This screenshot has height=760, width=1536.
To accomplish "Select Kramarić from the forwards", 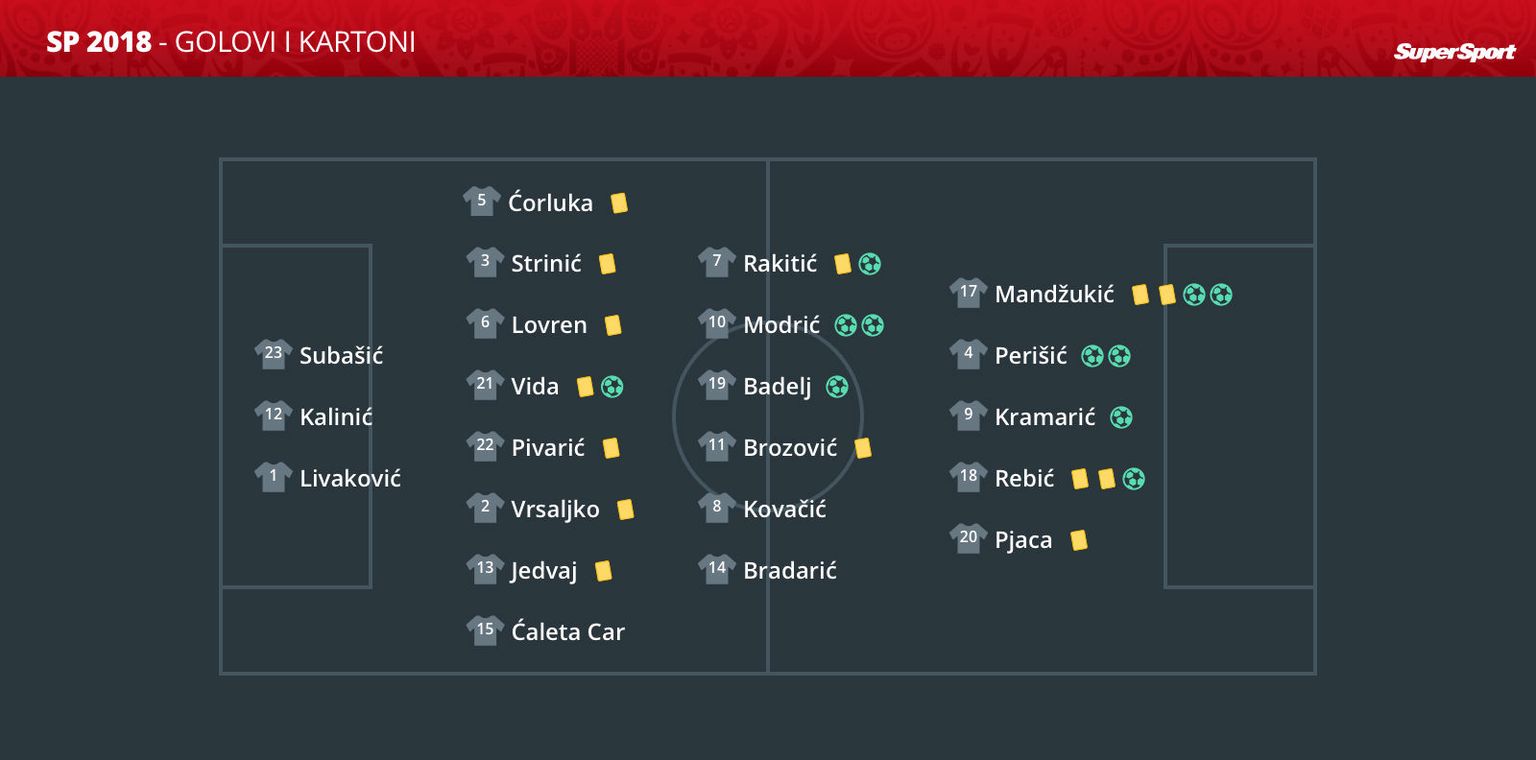I will [x=1044, y=418].
